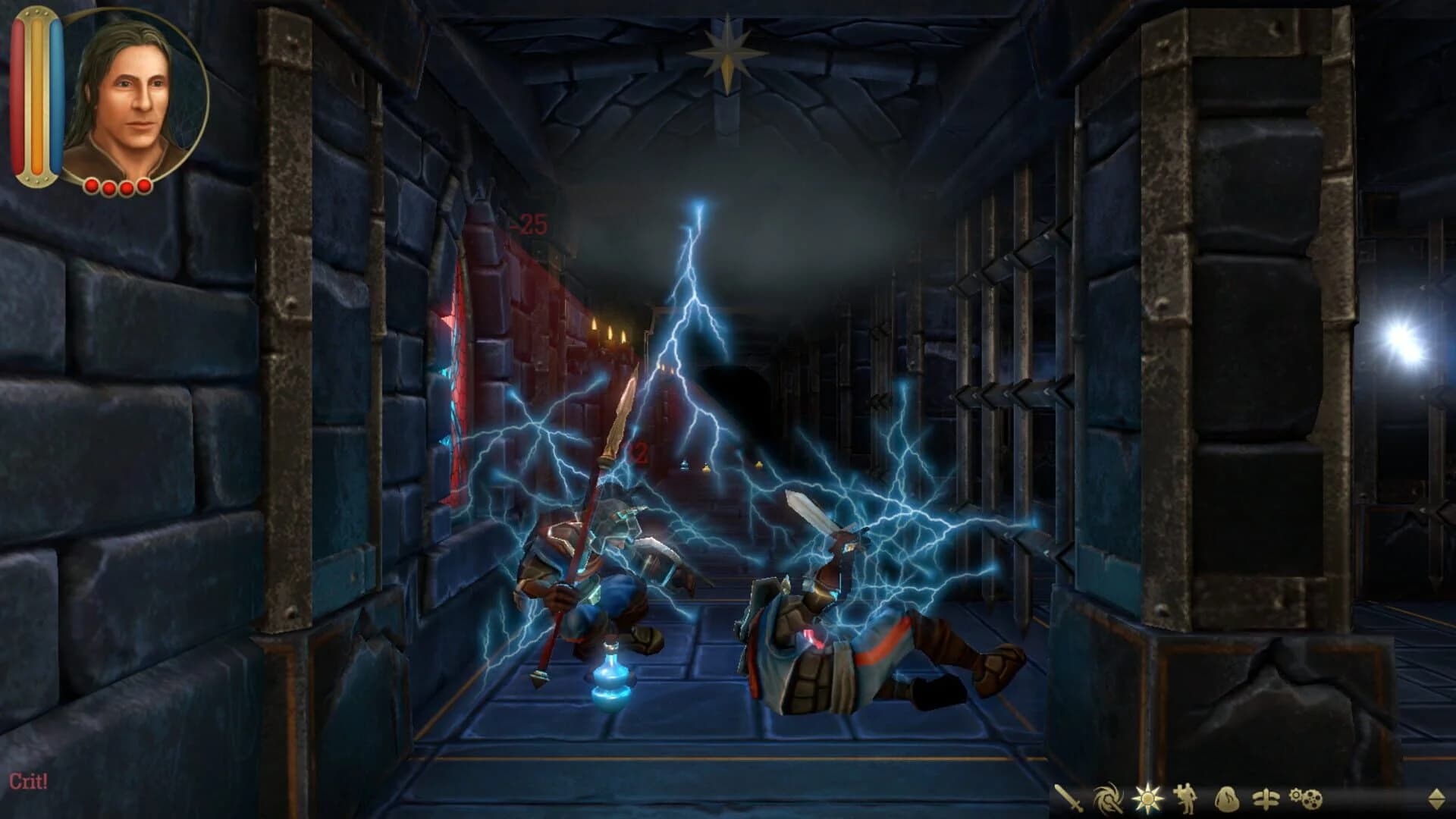Click the "-25" damage number

[529, 223]
